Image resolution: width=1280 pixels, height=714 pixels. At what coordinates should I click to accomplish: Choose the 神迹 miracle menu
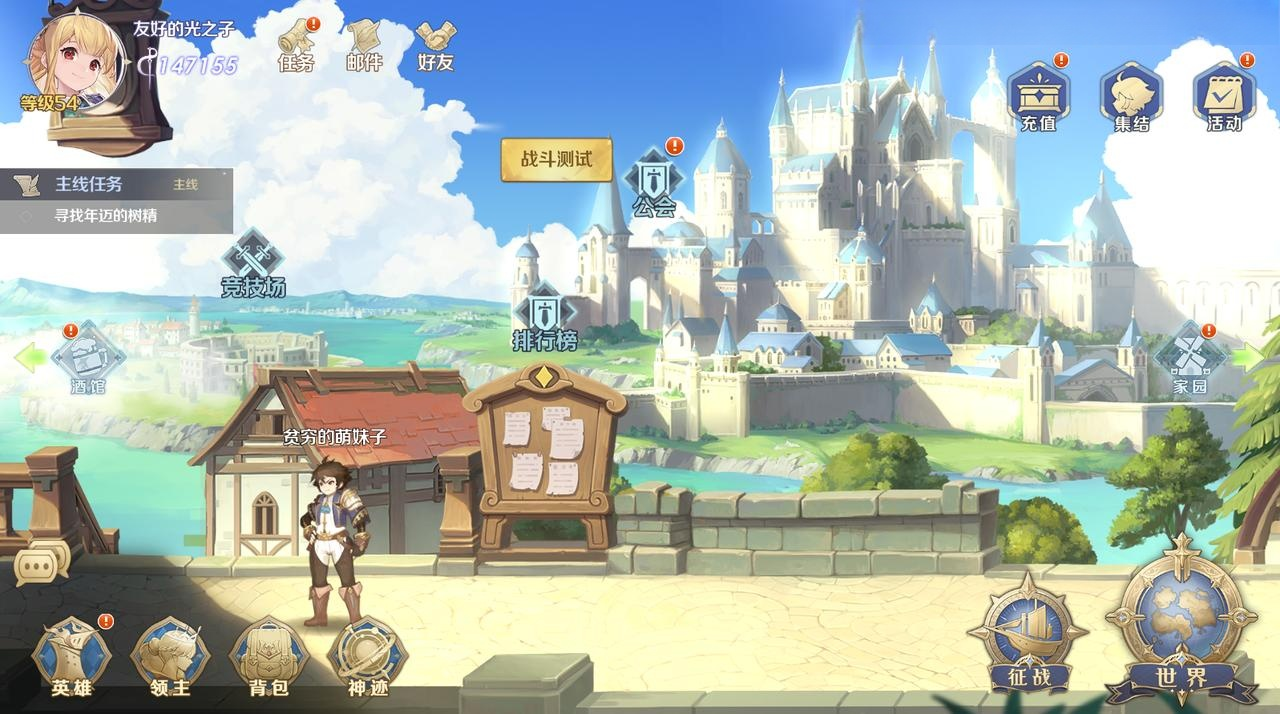click(367, 657)
